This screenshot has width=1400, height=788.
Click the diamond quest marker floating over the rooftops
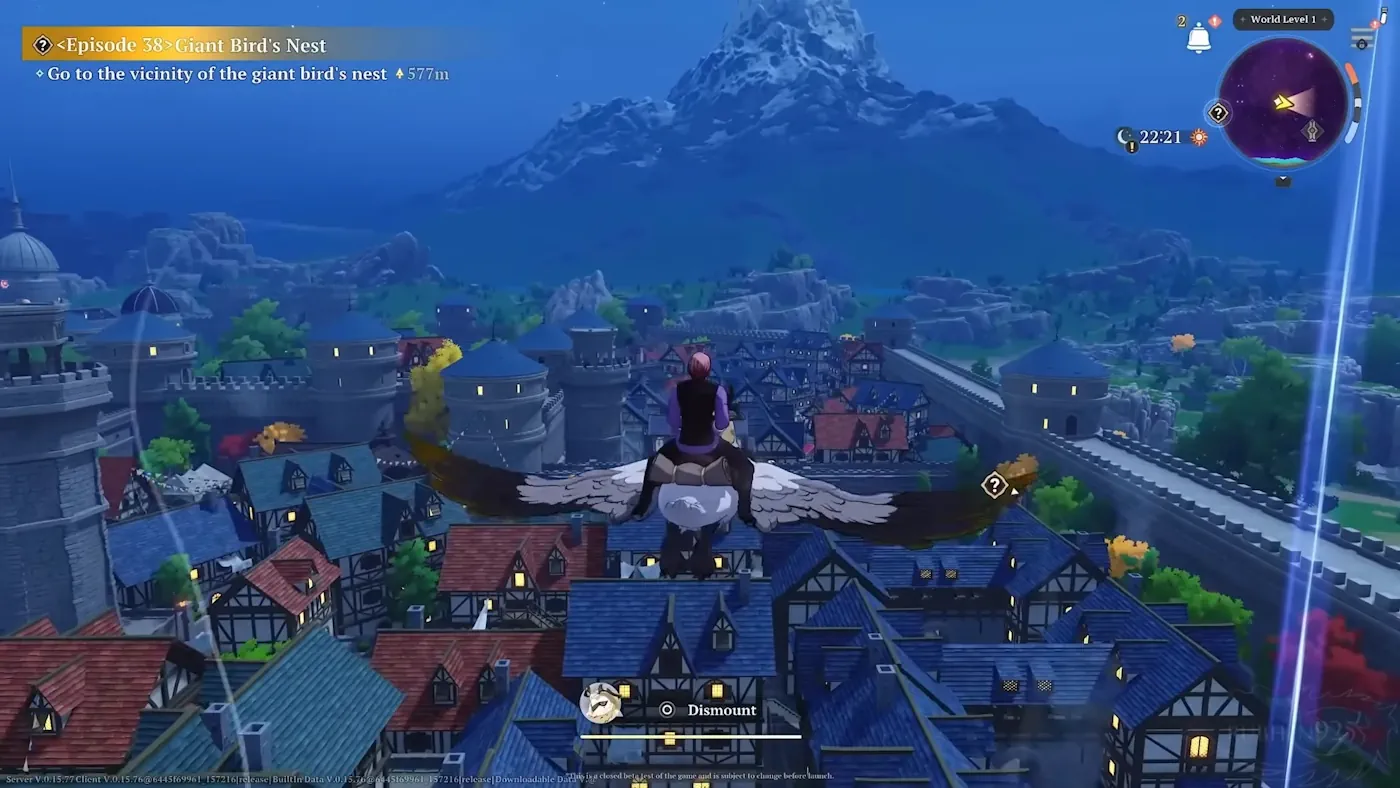(x=994, y=485)
